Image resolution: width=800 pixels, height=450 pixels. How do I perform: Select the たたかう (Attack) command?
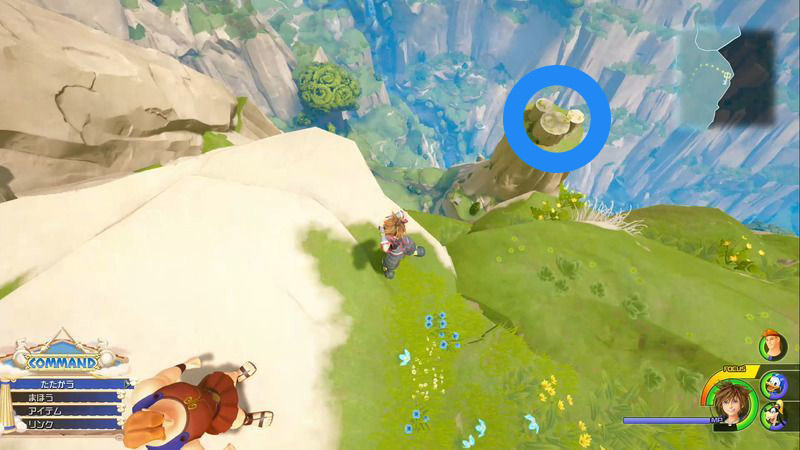pyautogui.click(x=60, y=383)
